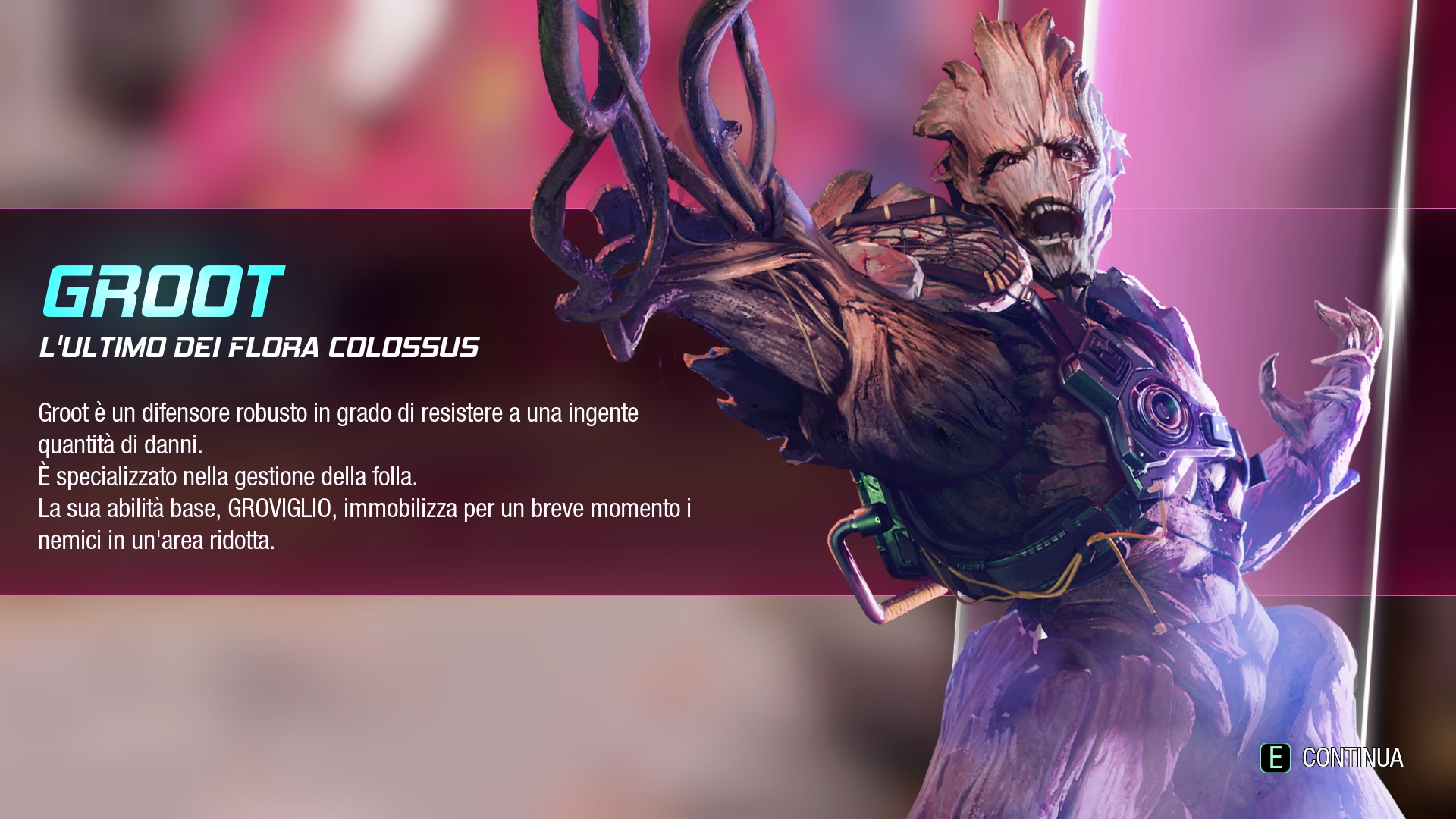Click the line about gestione della folla

[x=227, y=478]
